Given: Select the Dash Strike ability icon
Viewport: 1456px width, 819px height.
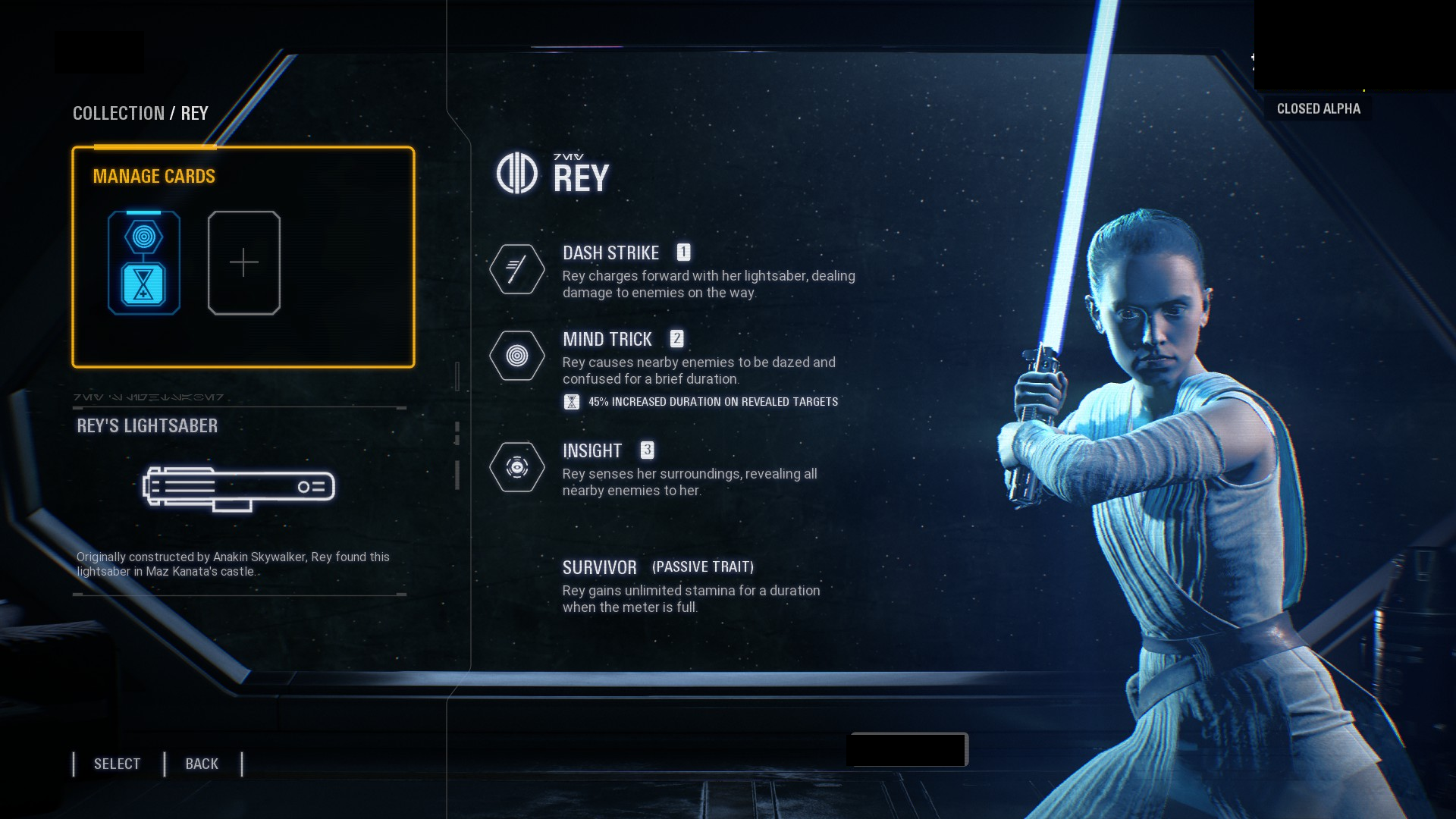Looking at the screenshot, I should coord(517,269).
